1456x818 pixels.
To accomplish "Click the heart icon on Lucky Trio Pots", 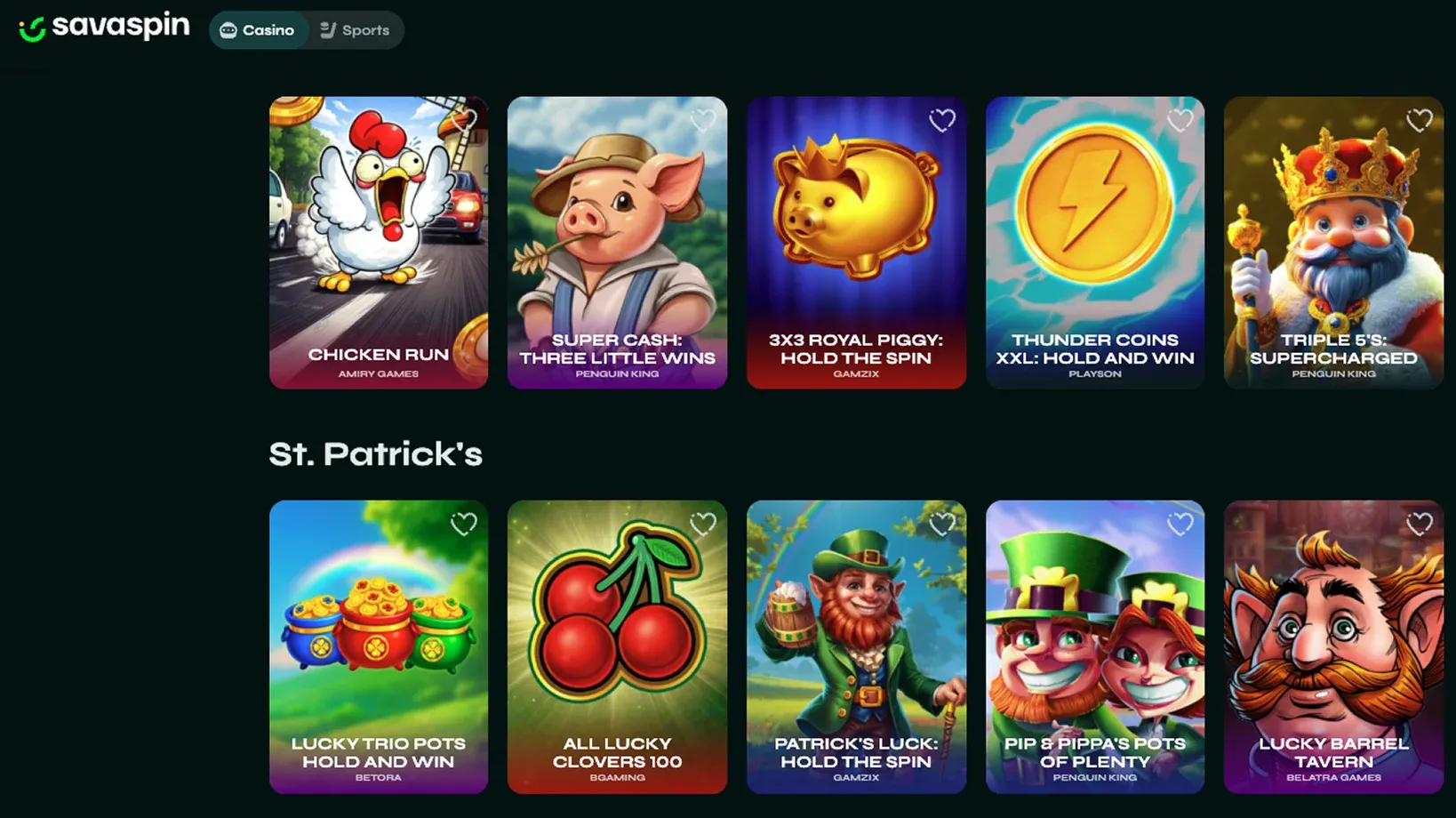I will coord(464,525).
